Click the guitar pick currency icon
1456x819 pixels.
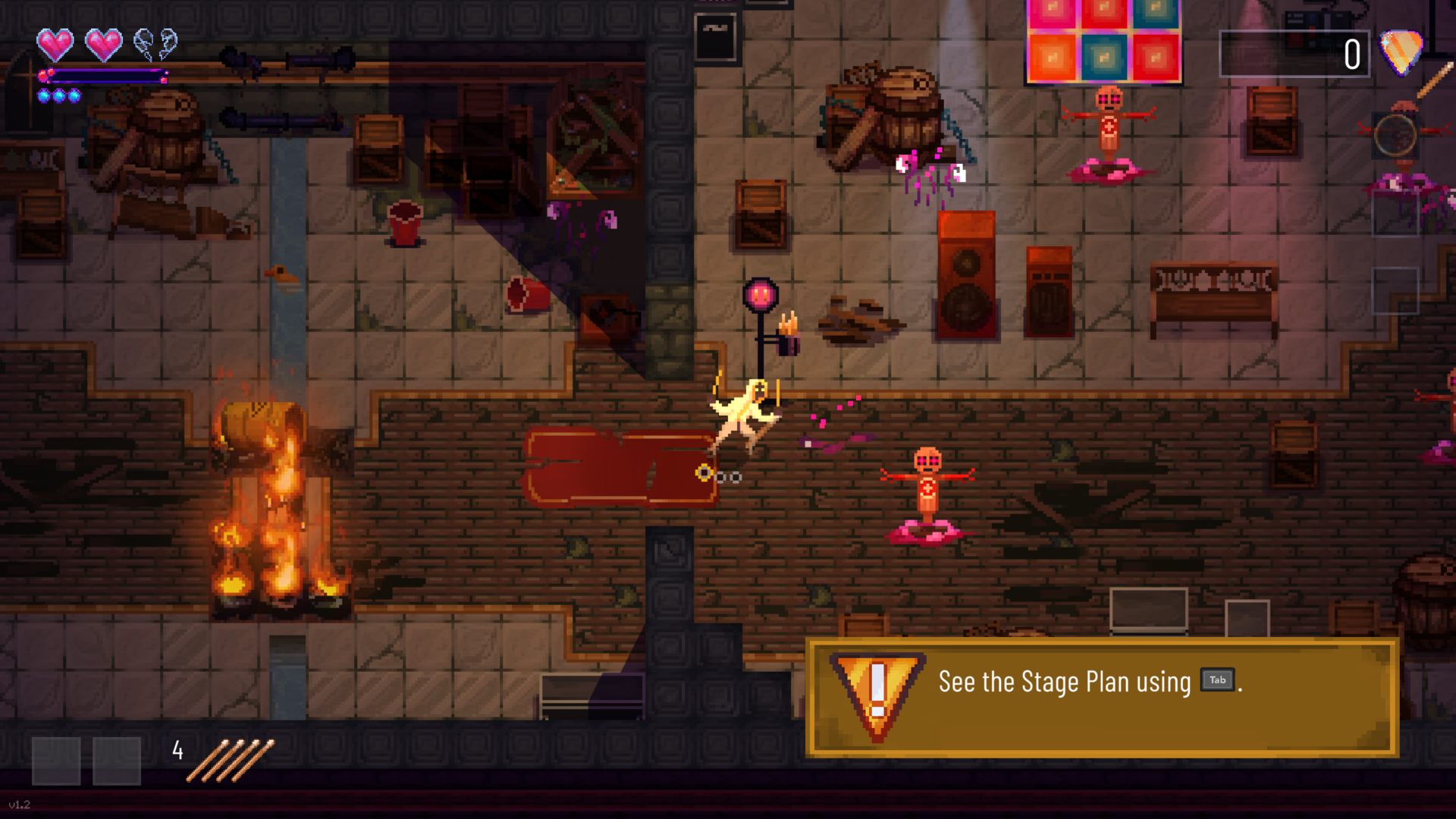[x=1400, y=52]
